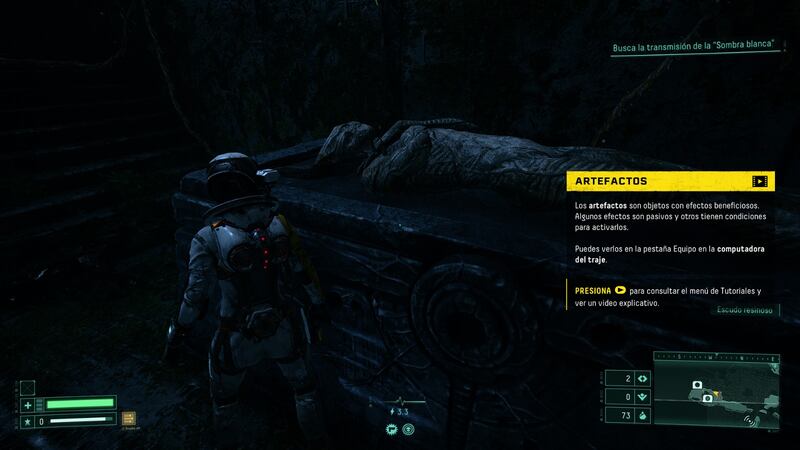Click the star proficiency icon
800x450 pixels.
click(x=28, y=421)
